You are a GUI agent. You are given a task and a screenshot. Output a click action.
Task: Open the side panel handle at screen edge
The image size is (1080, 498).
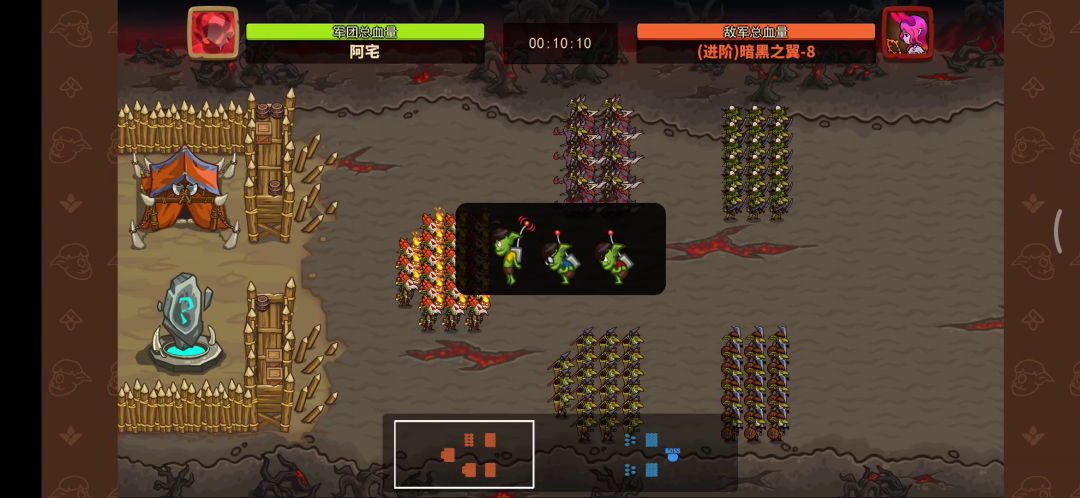click(1058, 231)
